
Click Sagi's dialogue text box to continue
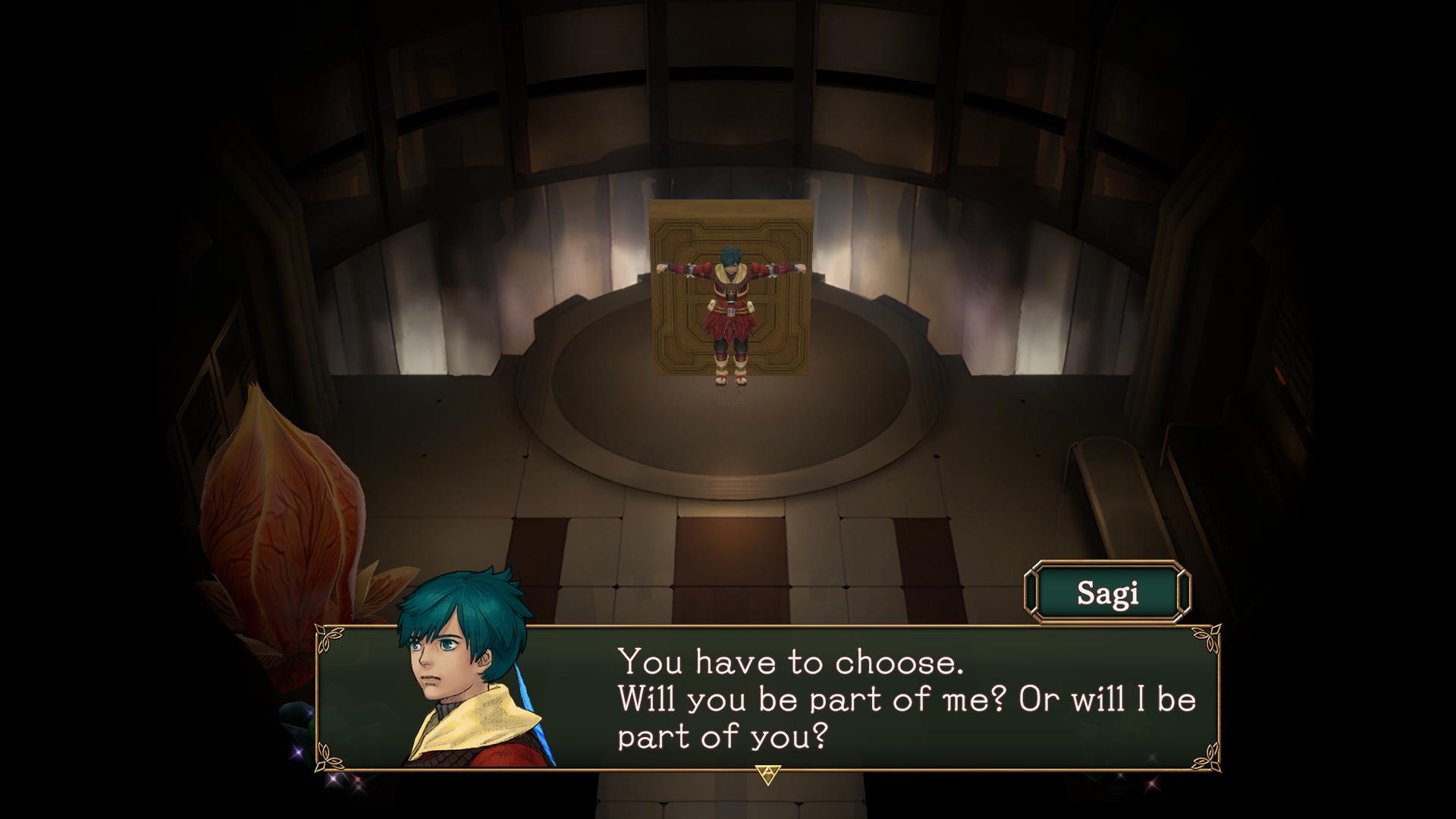pos(872,699)
